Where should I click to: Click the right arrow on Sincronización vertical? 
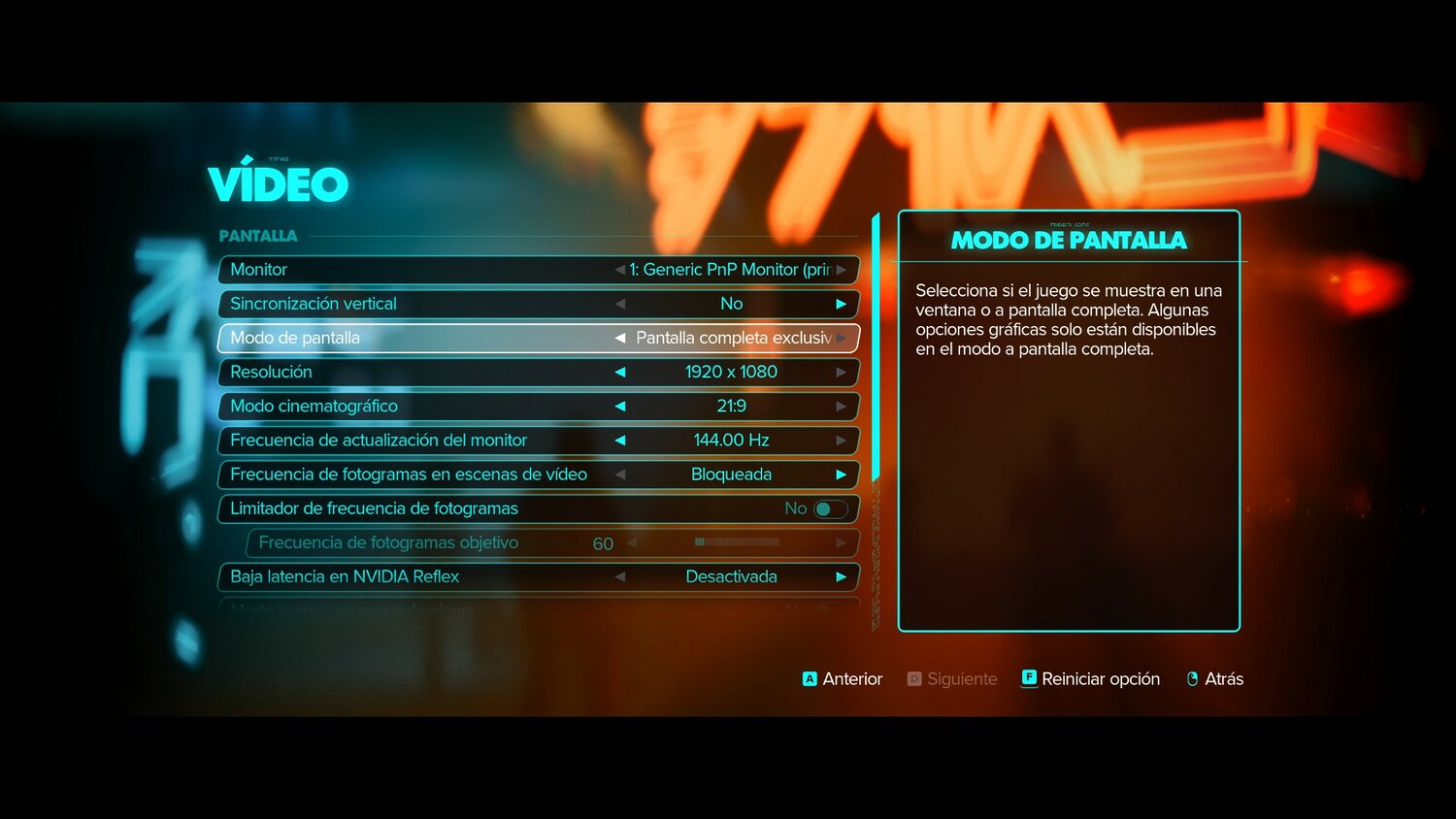(x=842, y=304)
